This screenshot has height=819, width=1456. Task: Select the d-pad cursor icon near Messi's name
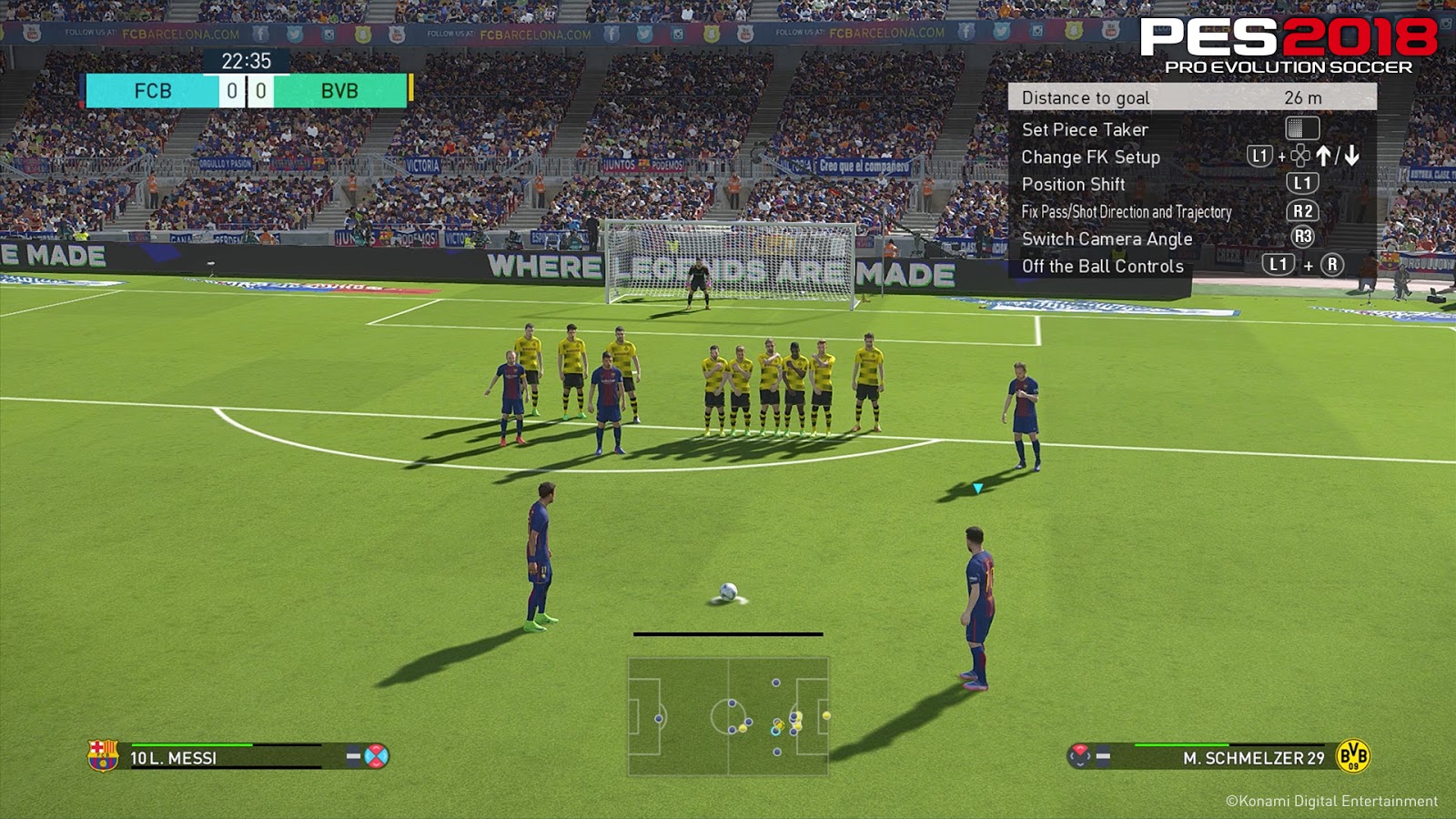point(376,757)
